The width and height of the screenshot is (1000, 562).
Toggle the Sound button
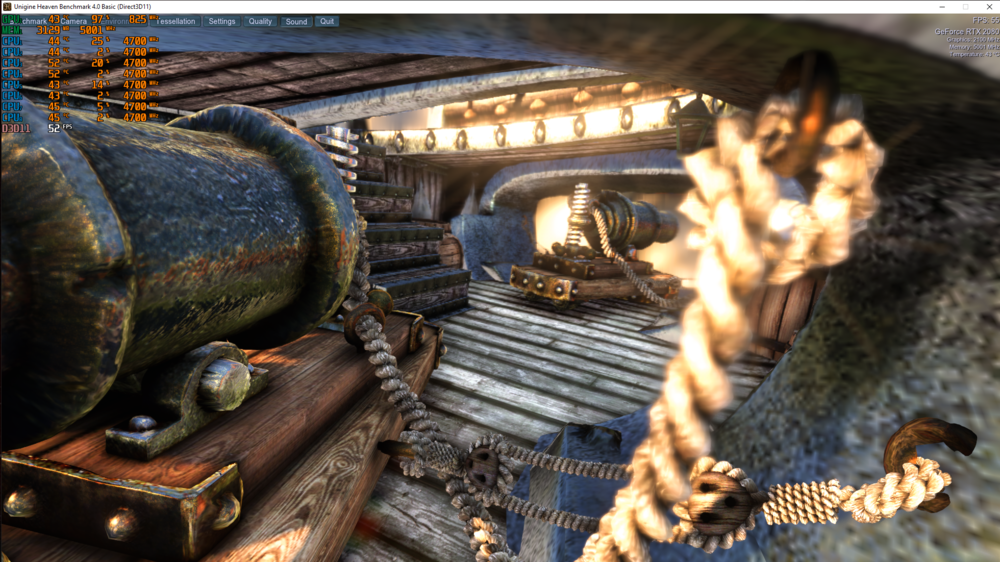click(296, 21)
